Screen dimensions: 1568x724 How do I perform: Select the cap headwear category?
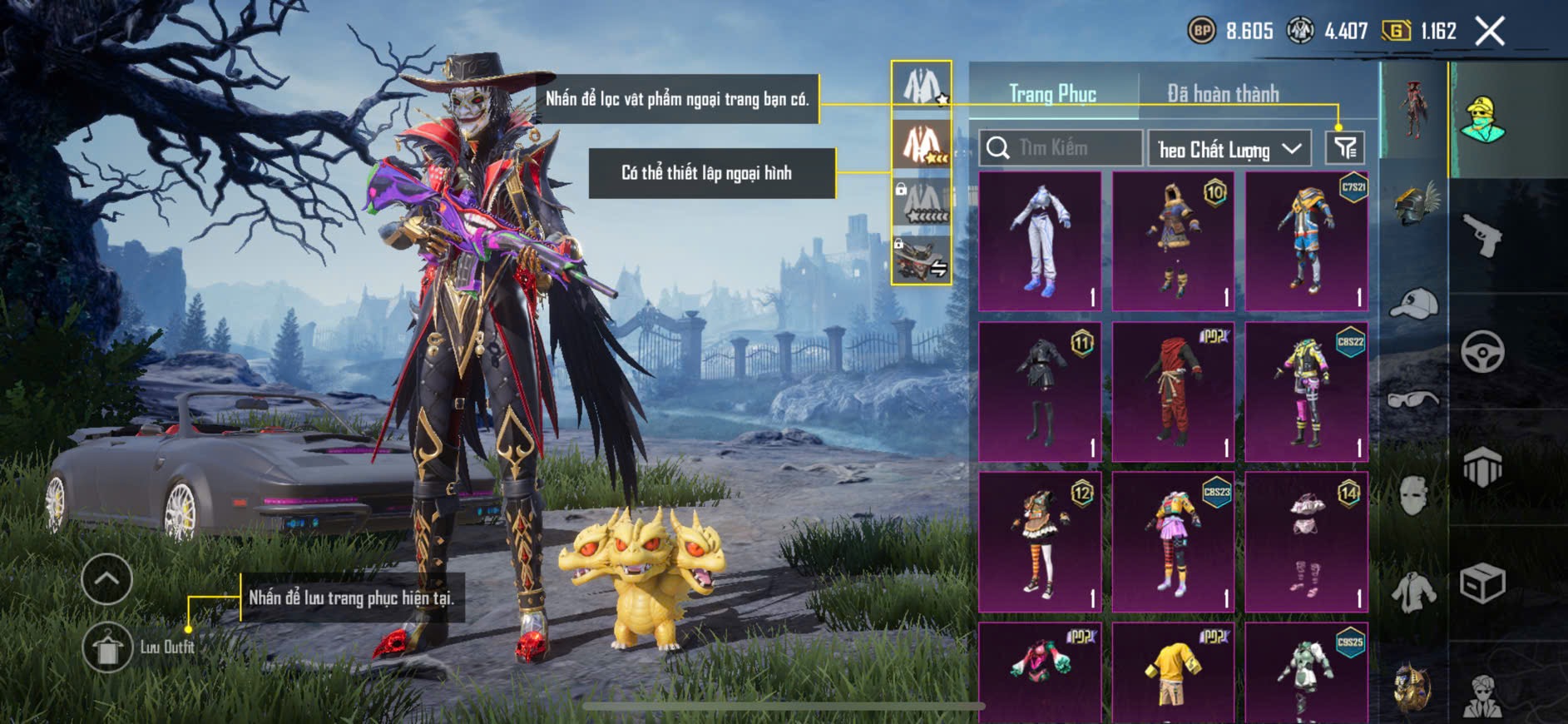point(1414,303)
